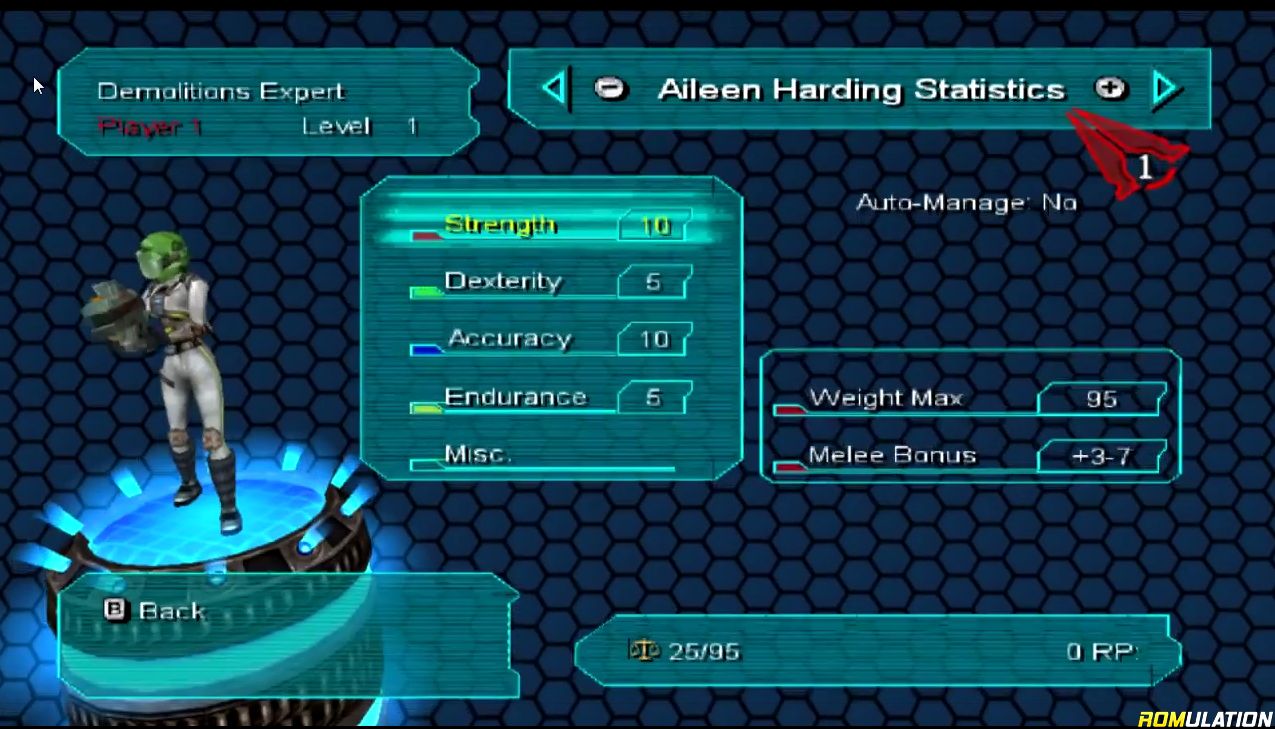Select the Strength stat row
The height and width of the screenshot is (729, 1275).
click(550, 225)
